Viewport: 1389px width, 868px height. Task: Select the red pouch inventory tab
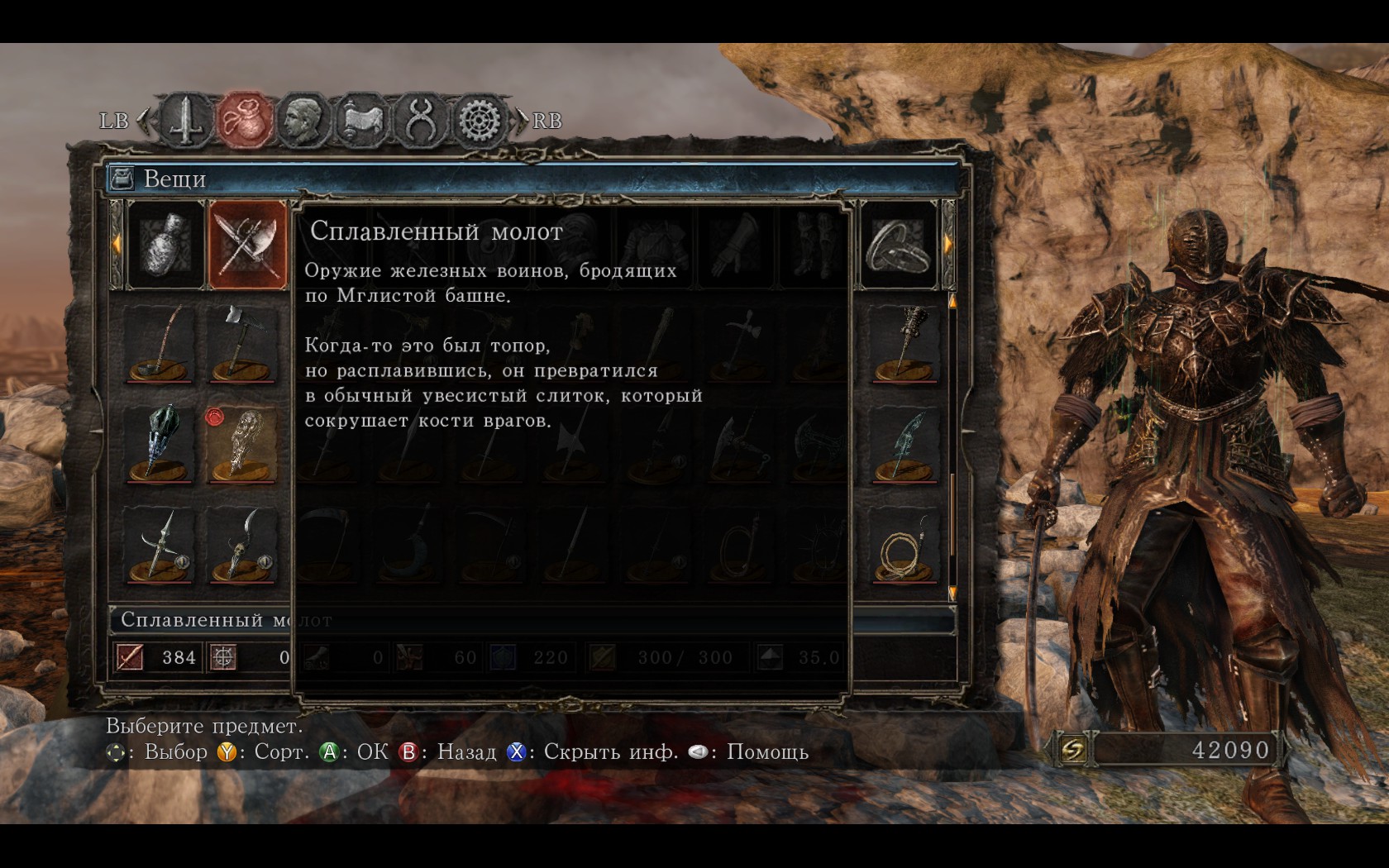pos(244,121)
